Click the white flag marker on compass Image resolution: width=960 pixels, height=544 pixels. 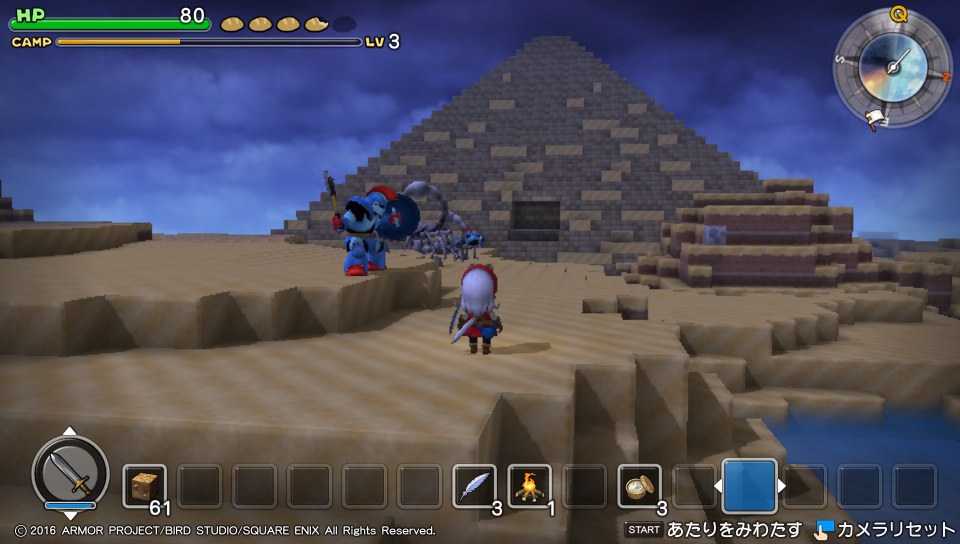875,119
